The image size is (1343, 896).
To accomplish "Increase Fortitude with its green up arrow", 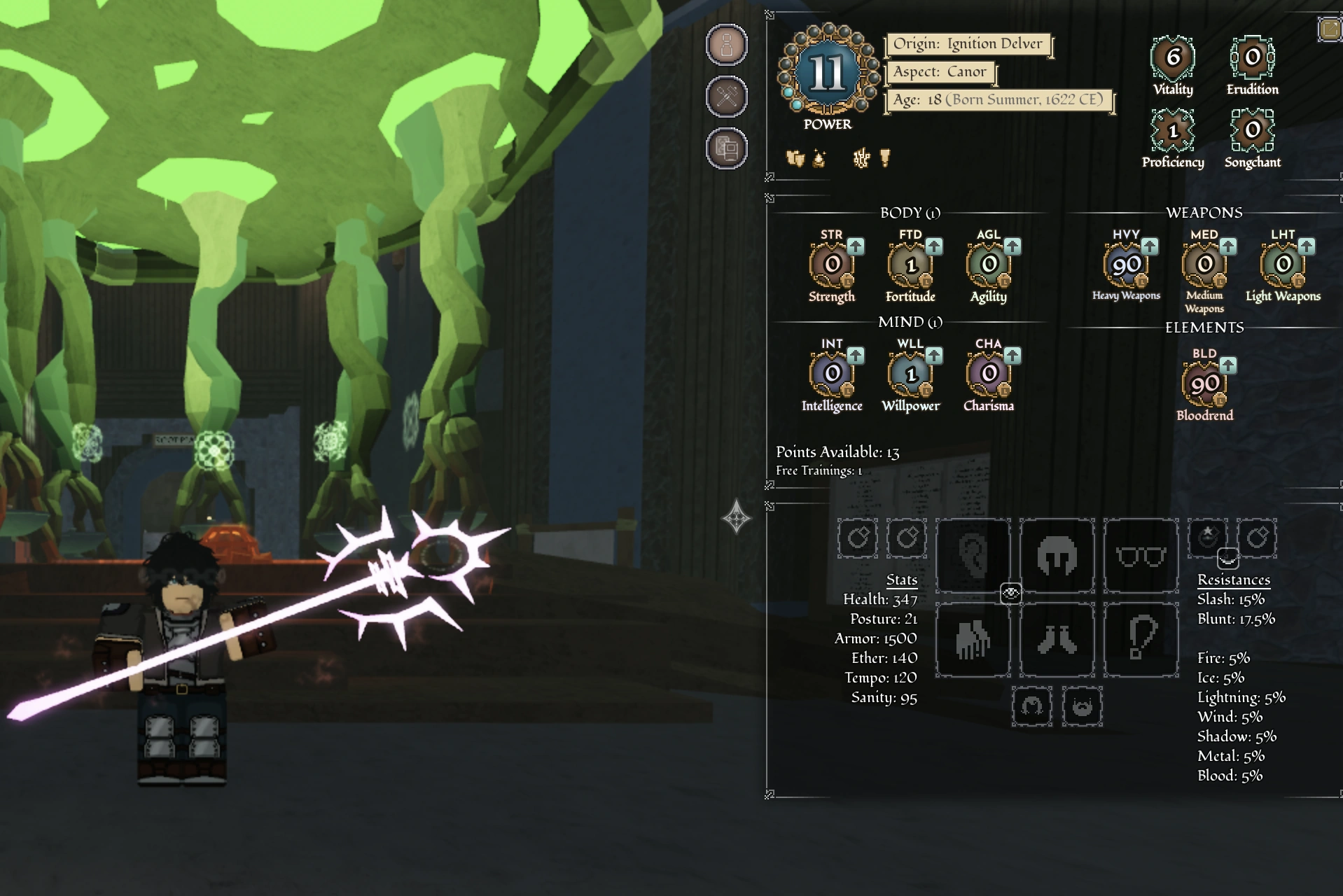I will click(x=934, y=246).
